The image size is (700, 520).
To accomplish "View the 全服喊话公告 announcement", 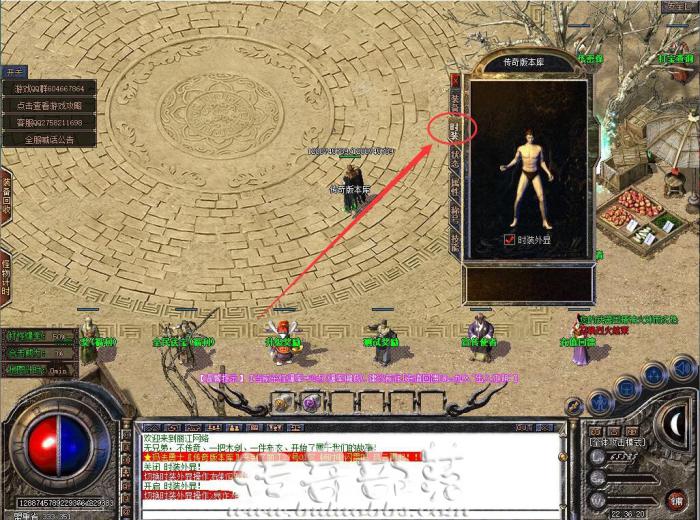I will click(49, 140).
